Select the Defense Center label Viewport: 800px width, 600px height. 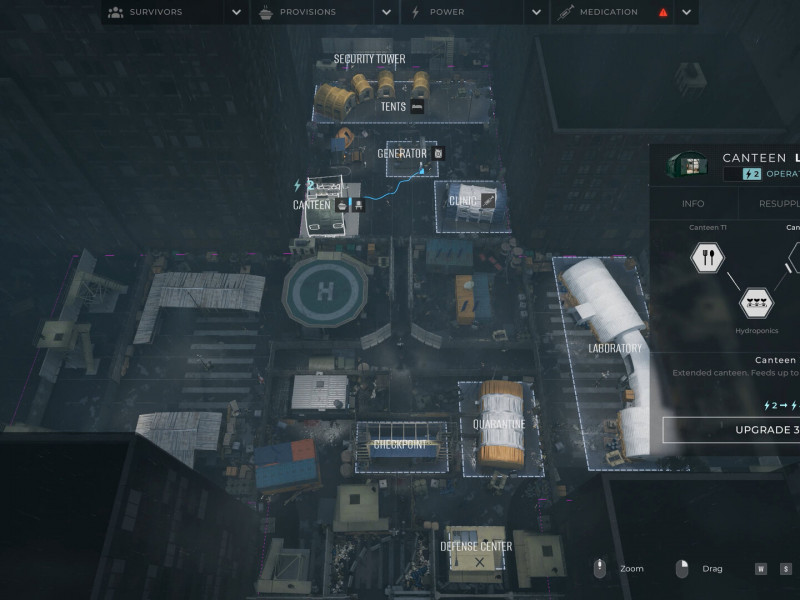coord(476,546)
